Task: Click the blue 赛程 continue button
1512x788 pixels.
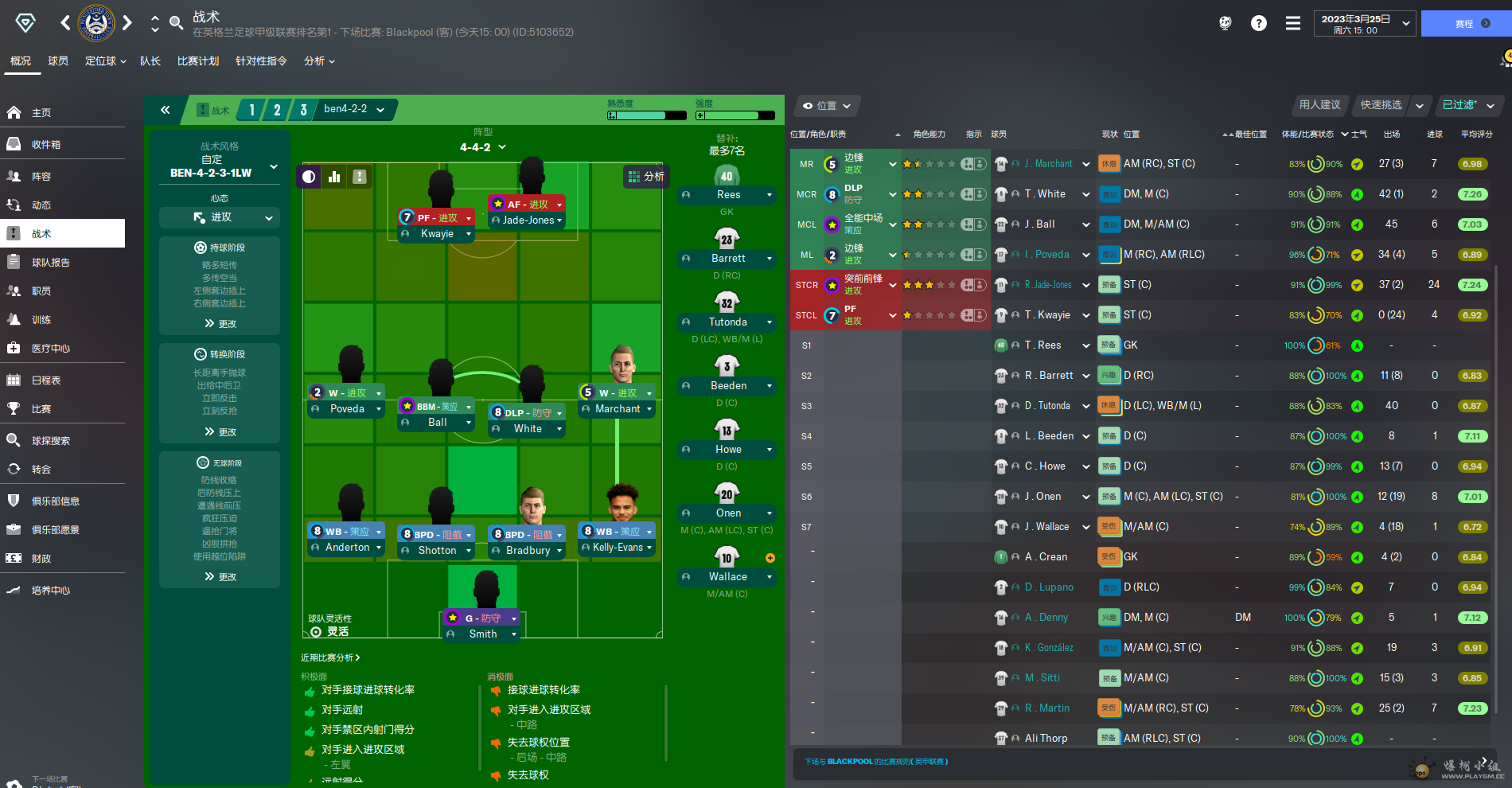Action: [1465, 24]
